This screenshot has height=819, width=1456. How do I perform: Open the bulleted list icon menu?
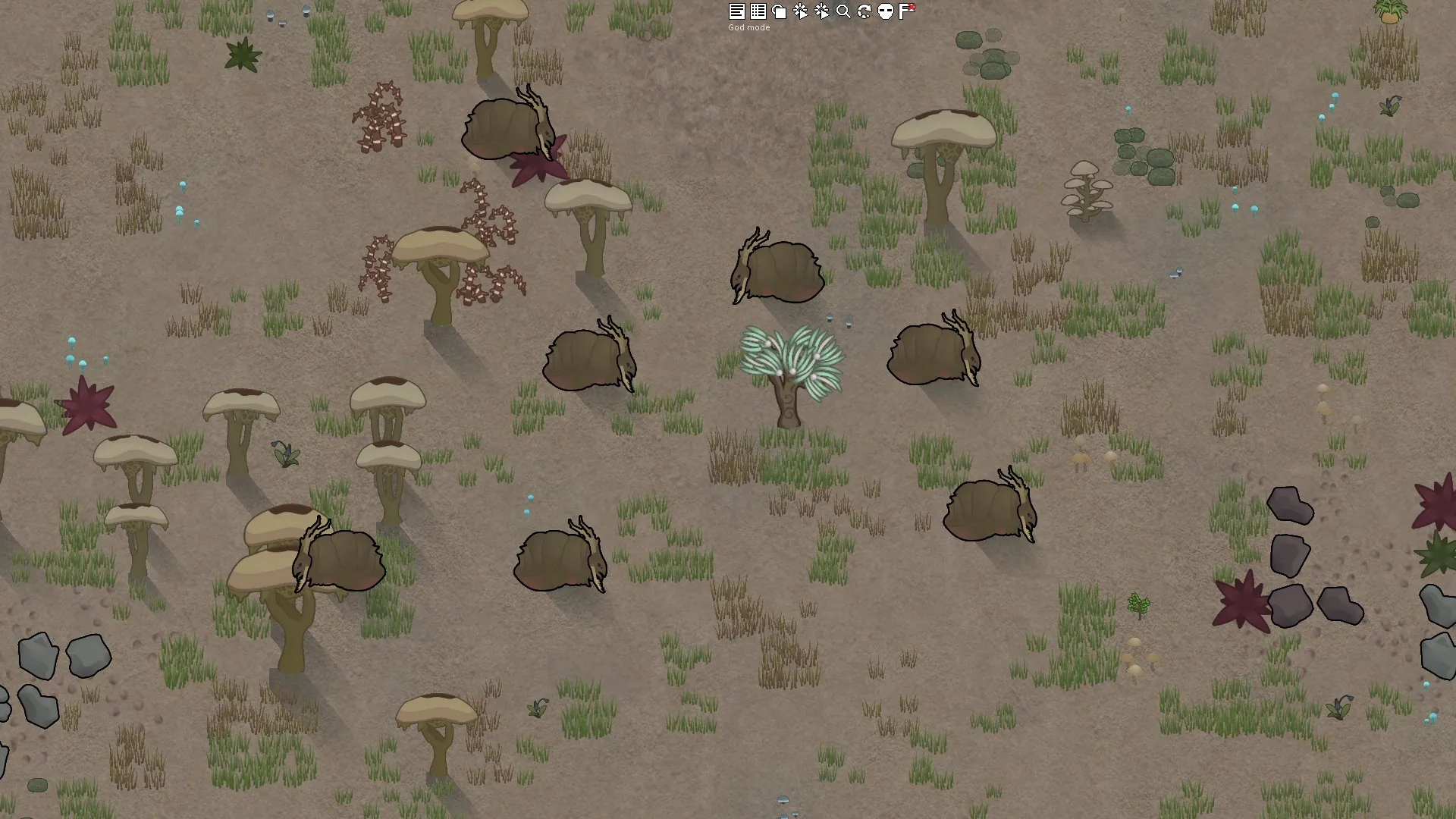coord(758,11)
